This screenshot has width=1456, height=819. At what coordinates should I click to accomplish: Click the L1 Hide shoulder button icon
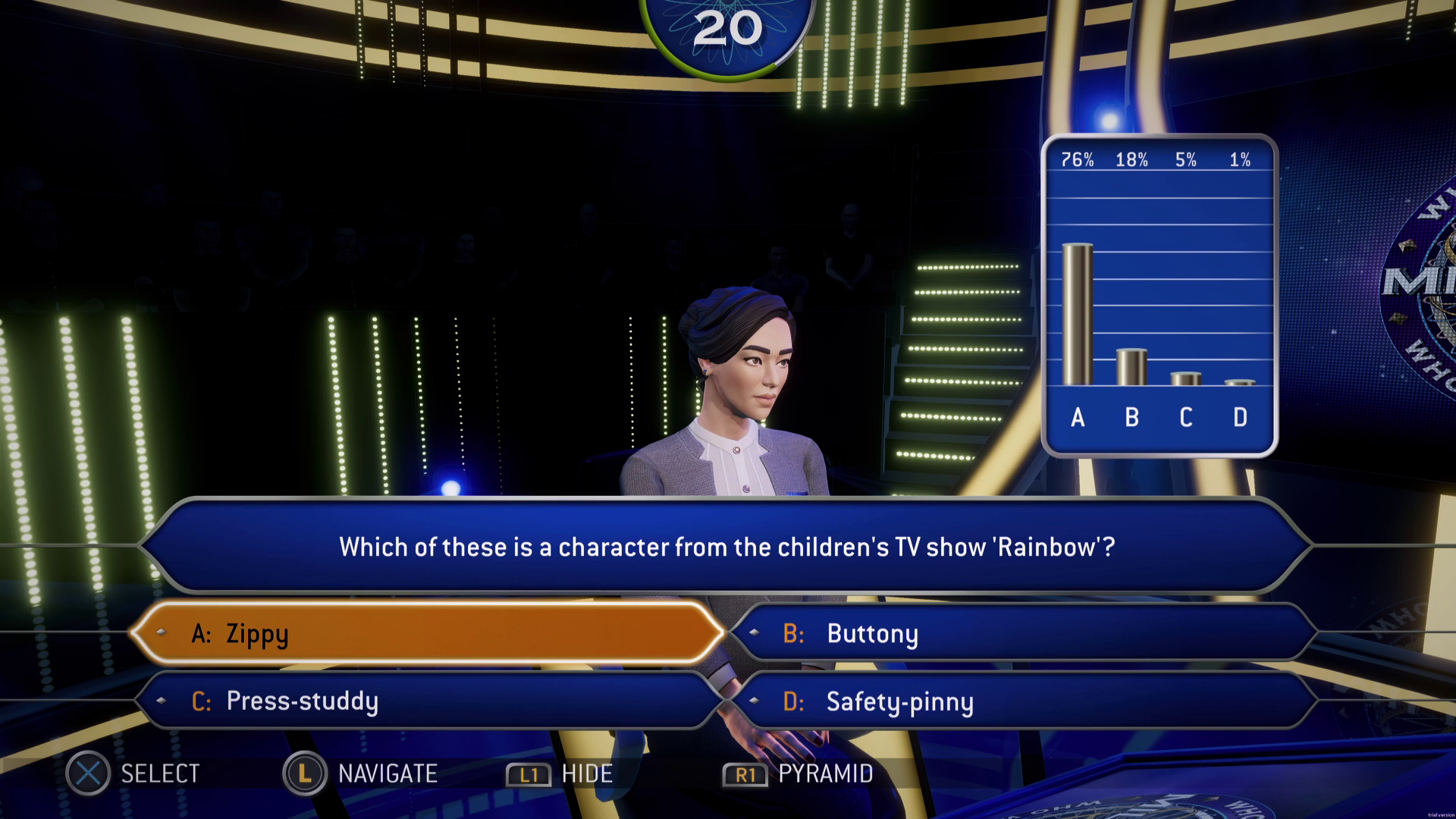pos(529,774)
